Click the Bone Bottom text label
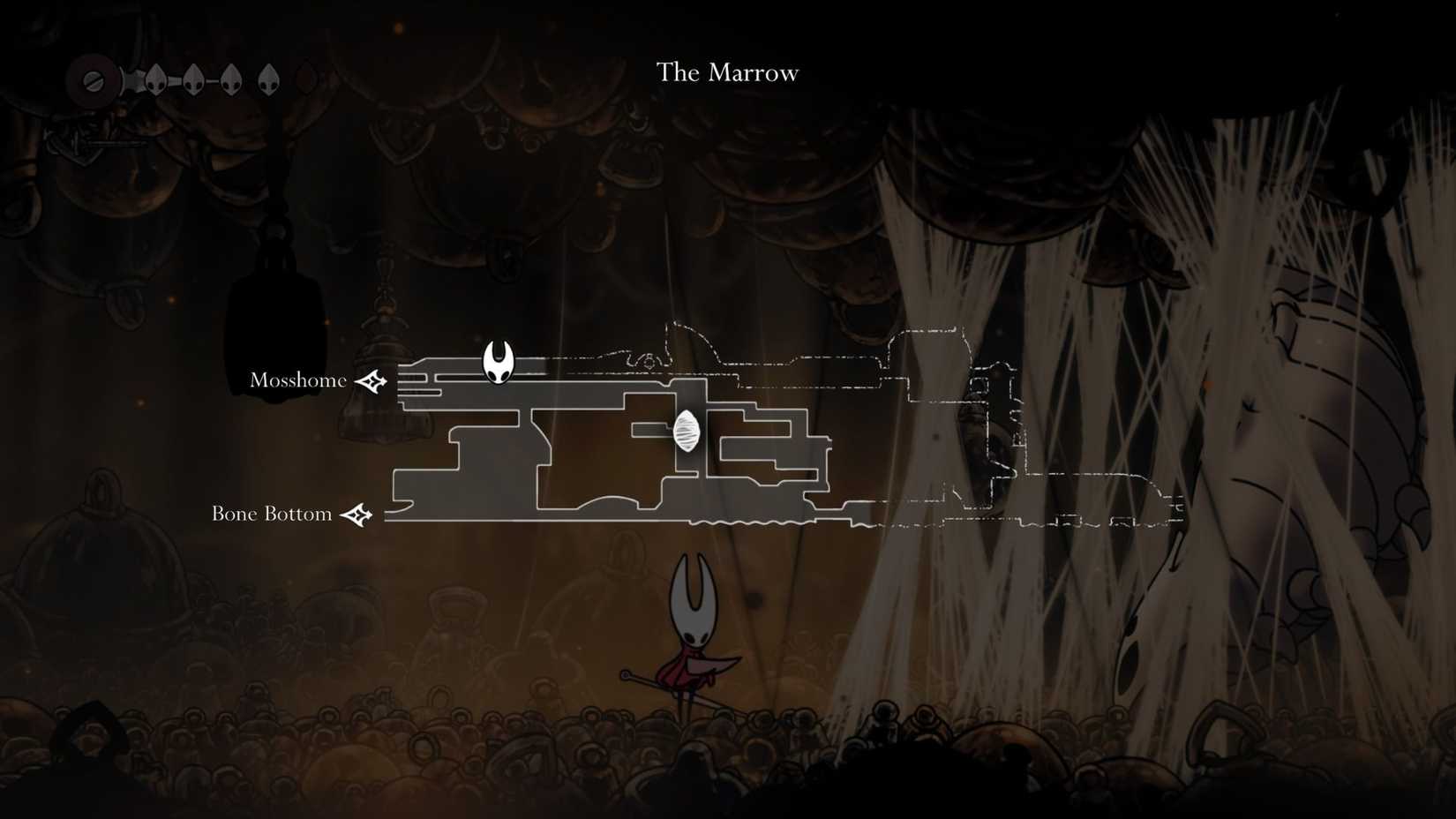The width and height of the screenshot is (1456, 819). (271, 513)
